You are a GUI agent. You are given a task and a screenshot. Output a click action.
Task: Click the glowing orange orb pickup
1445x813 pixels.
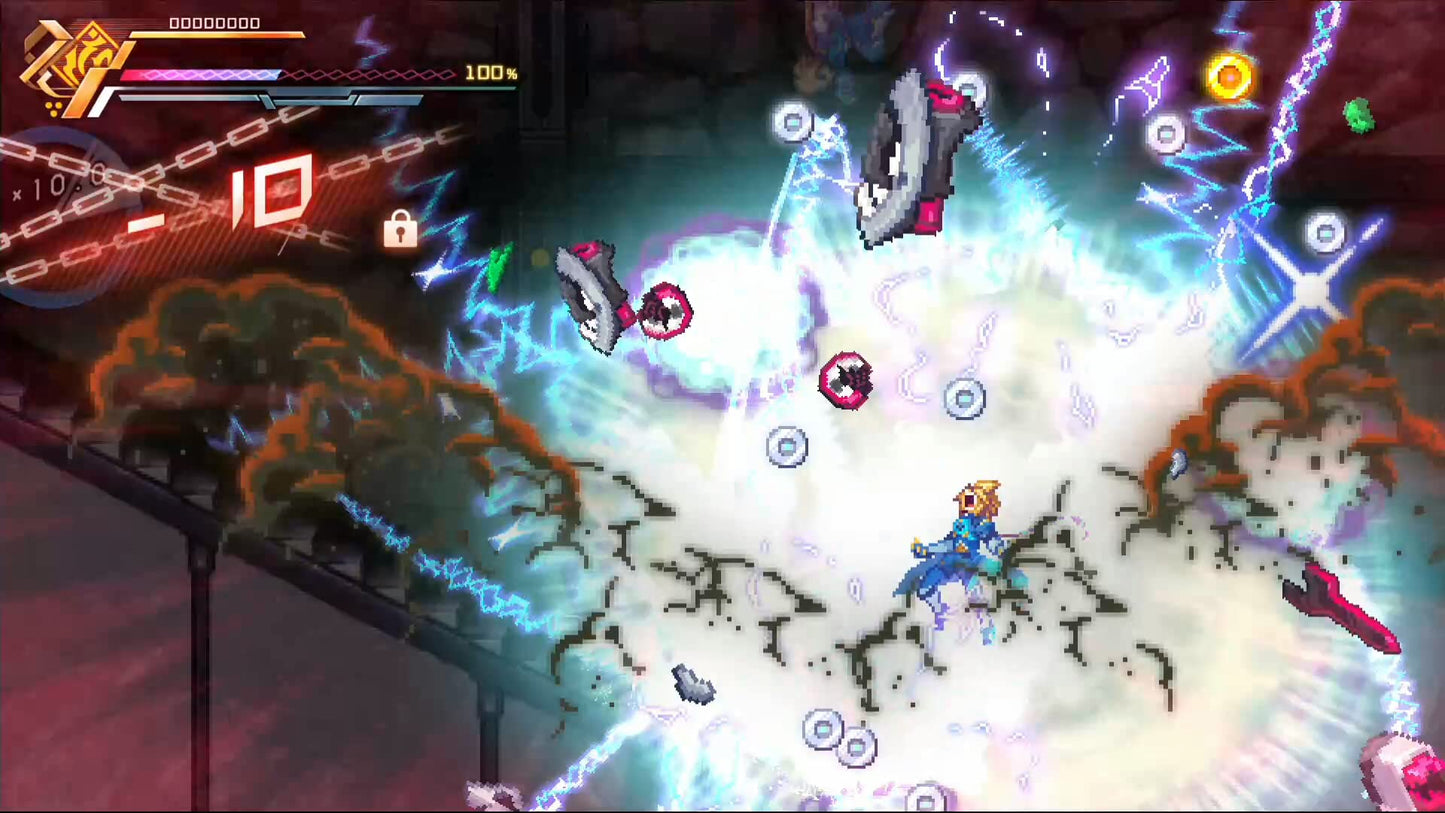pyautogui.click(x=1228, y=74)
